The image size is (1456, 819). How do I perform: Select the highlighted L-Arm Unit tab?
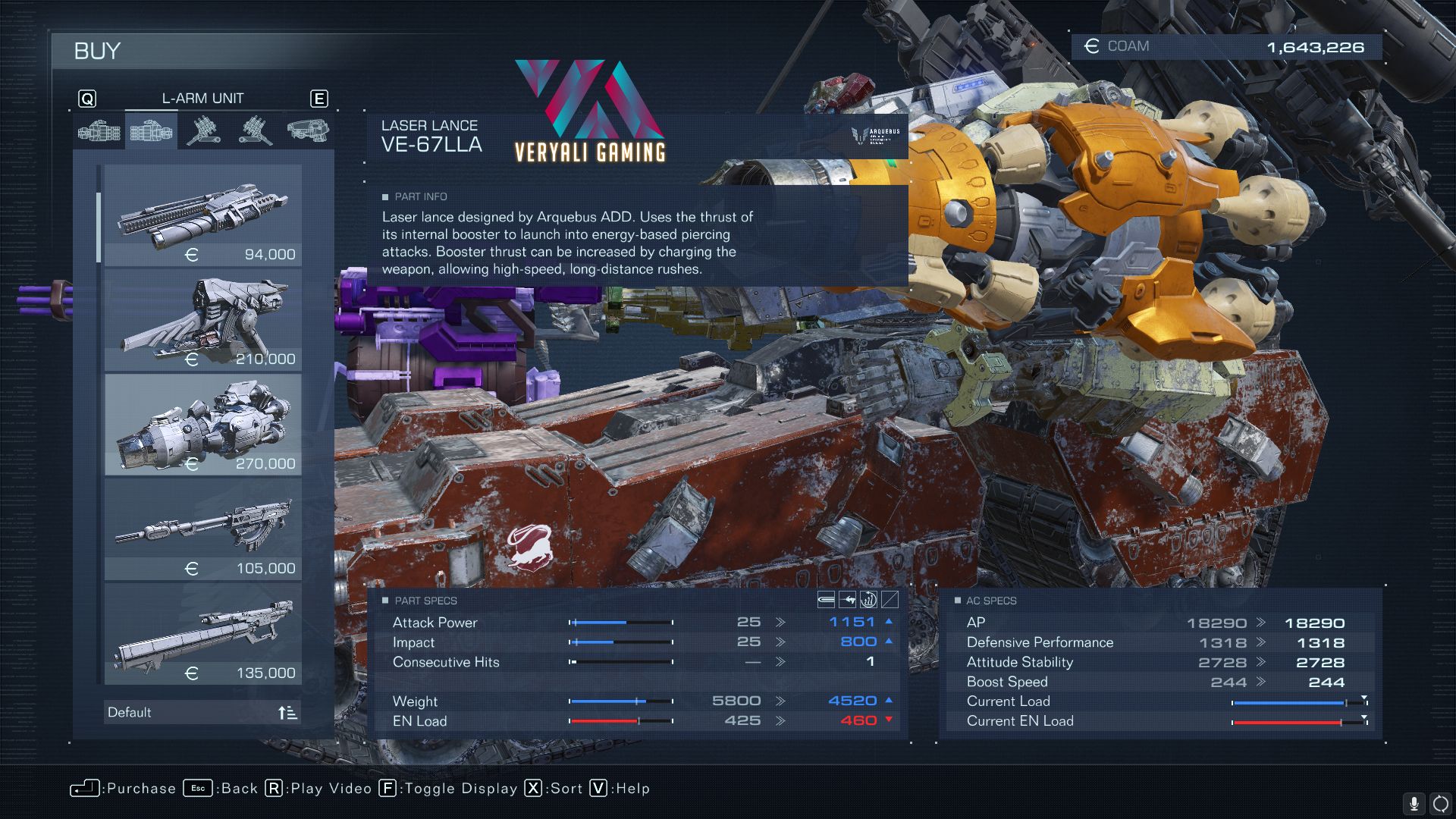pos(151,132)
